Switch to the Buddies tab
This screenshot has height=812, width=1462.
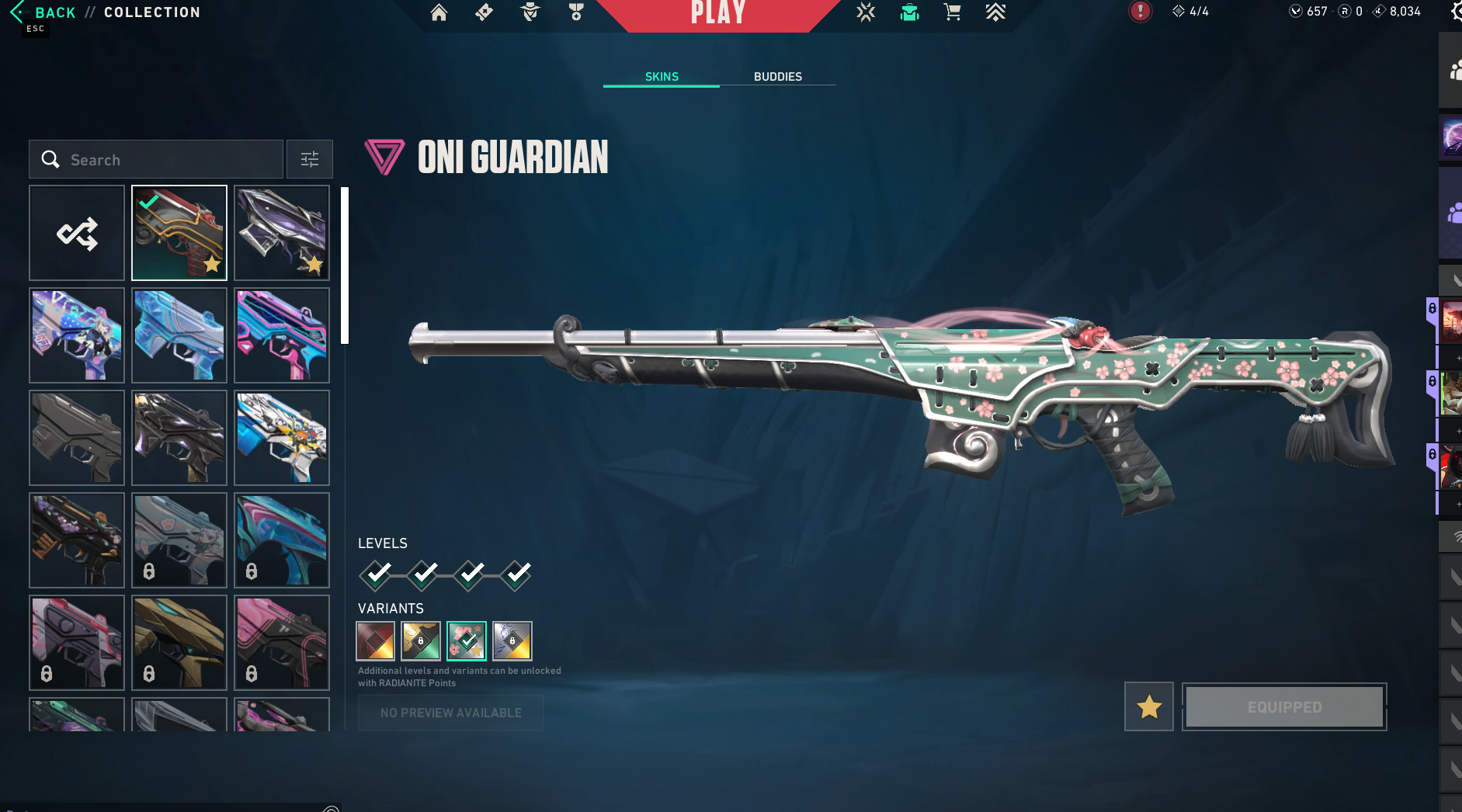pos(777,76)
